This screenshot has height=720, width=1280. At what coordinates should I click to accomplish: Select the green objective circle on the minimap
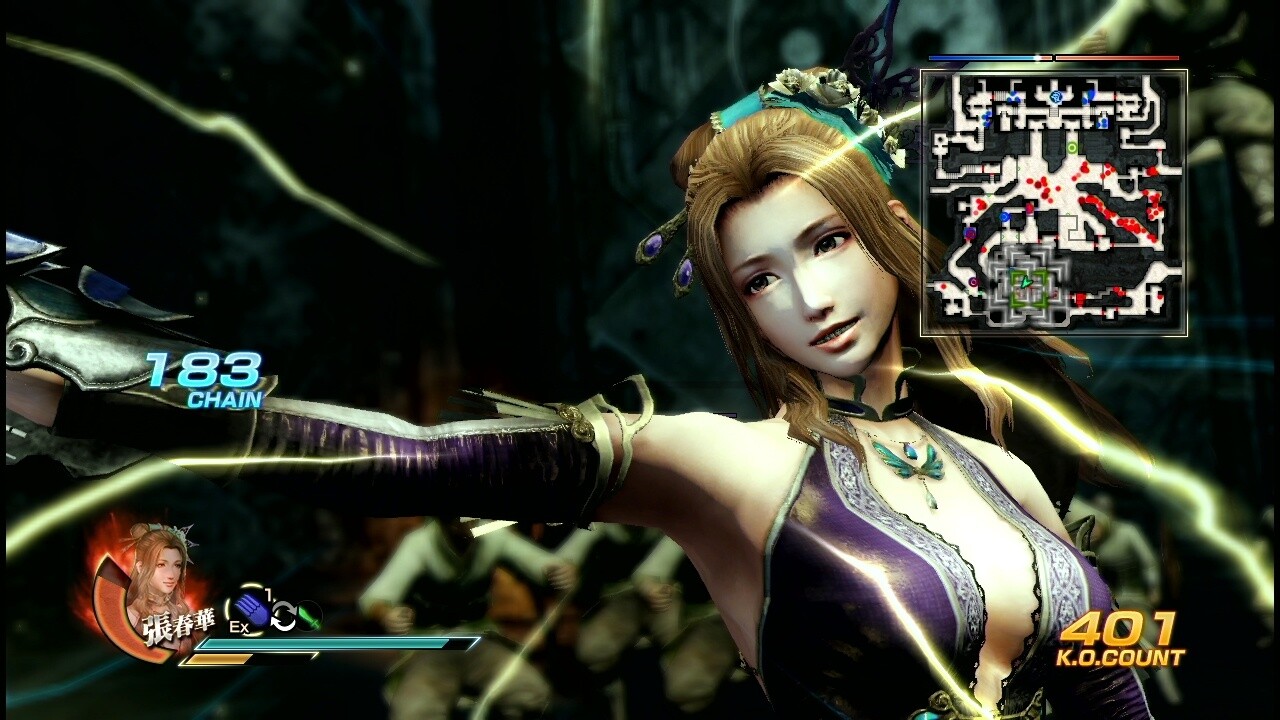tap(1072, 147)
